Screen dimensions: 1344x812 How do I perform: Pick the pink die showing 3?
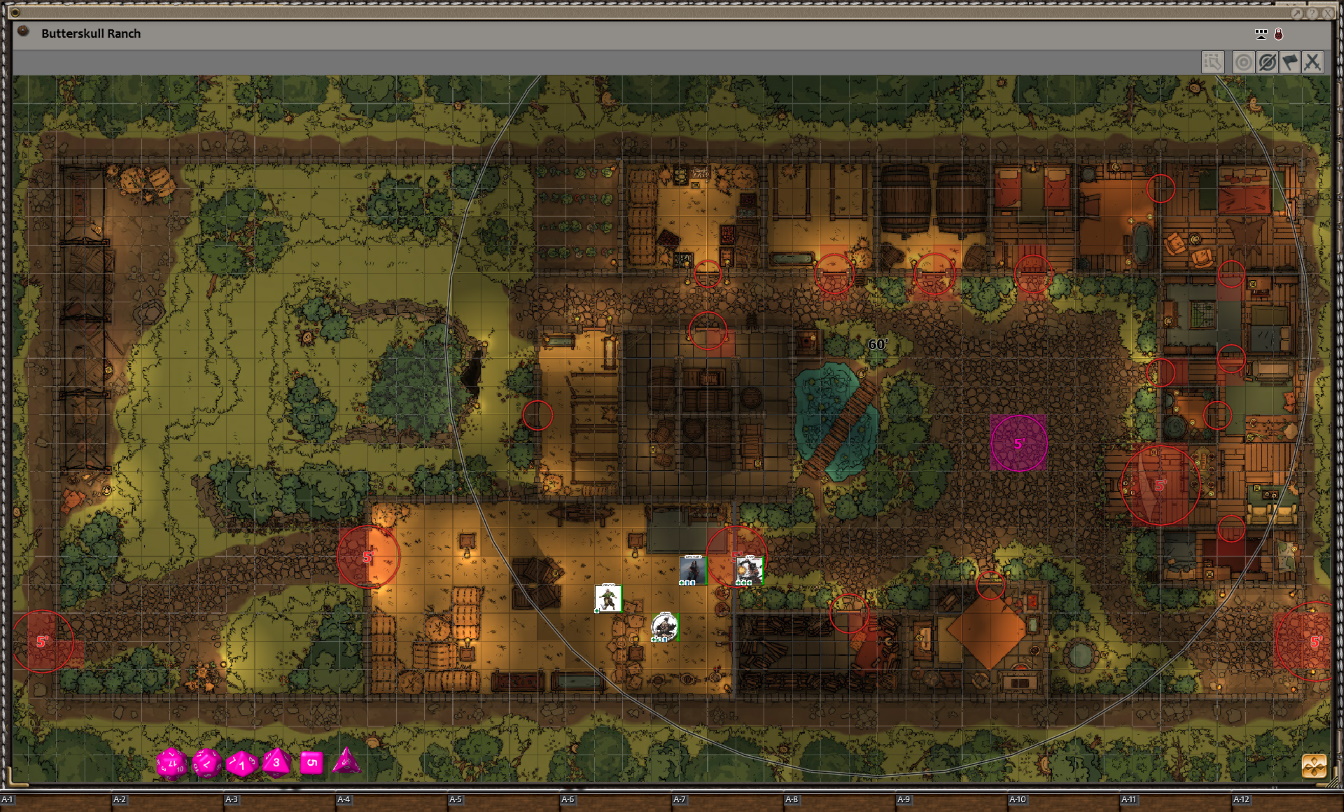(x=277, y=763)
